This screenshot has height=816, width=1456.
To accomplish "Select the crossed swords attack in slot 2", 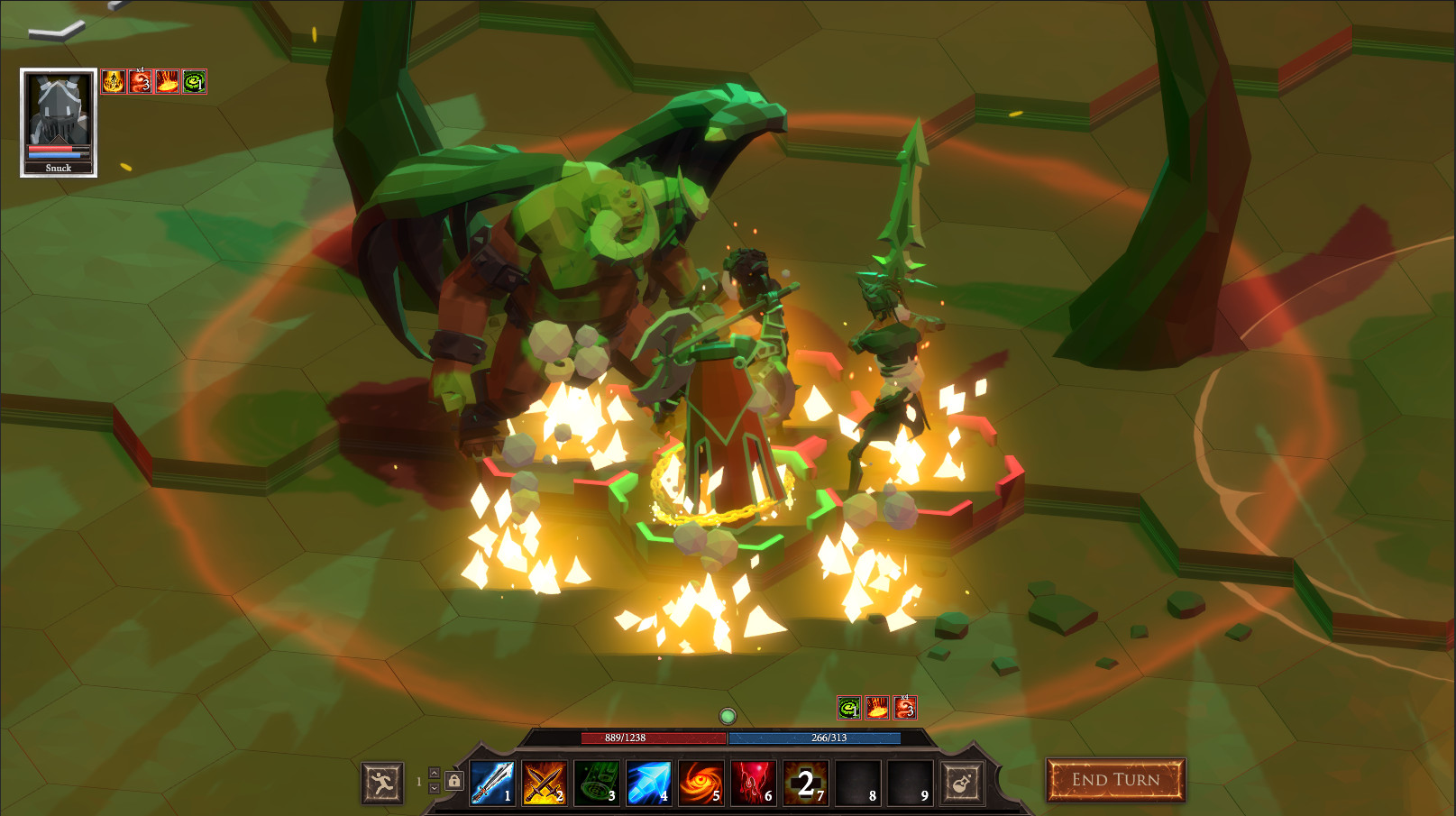I will coord(545,783).
